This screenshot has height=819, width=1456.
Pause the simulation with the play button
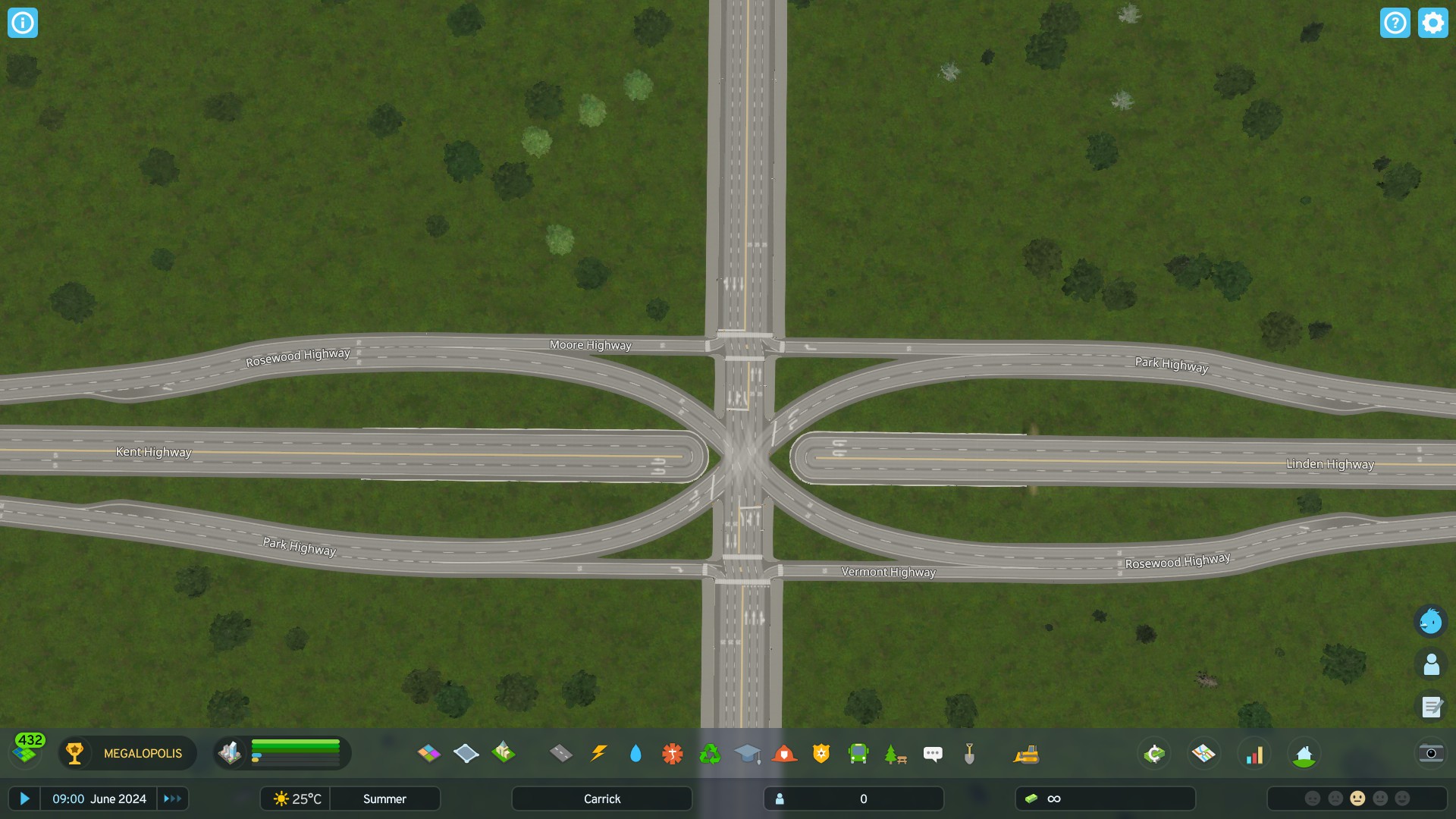coord(25,799)
